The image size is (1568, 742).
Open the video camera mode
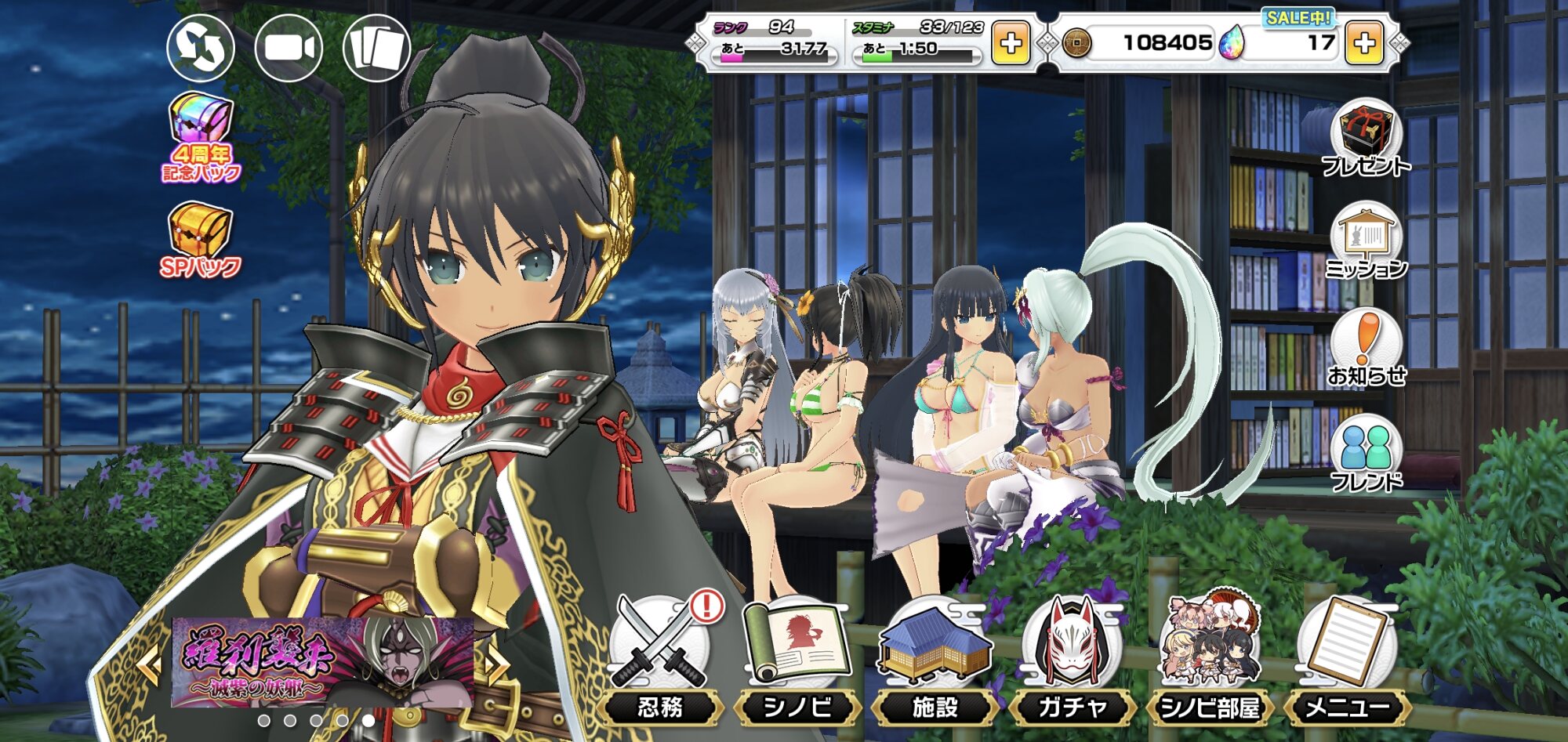[x=289, y=47]
